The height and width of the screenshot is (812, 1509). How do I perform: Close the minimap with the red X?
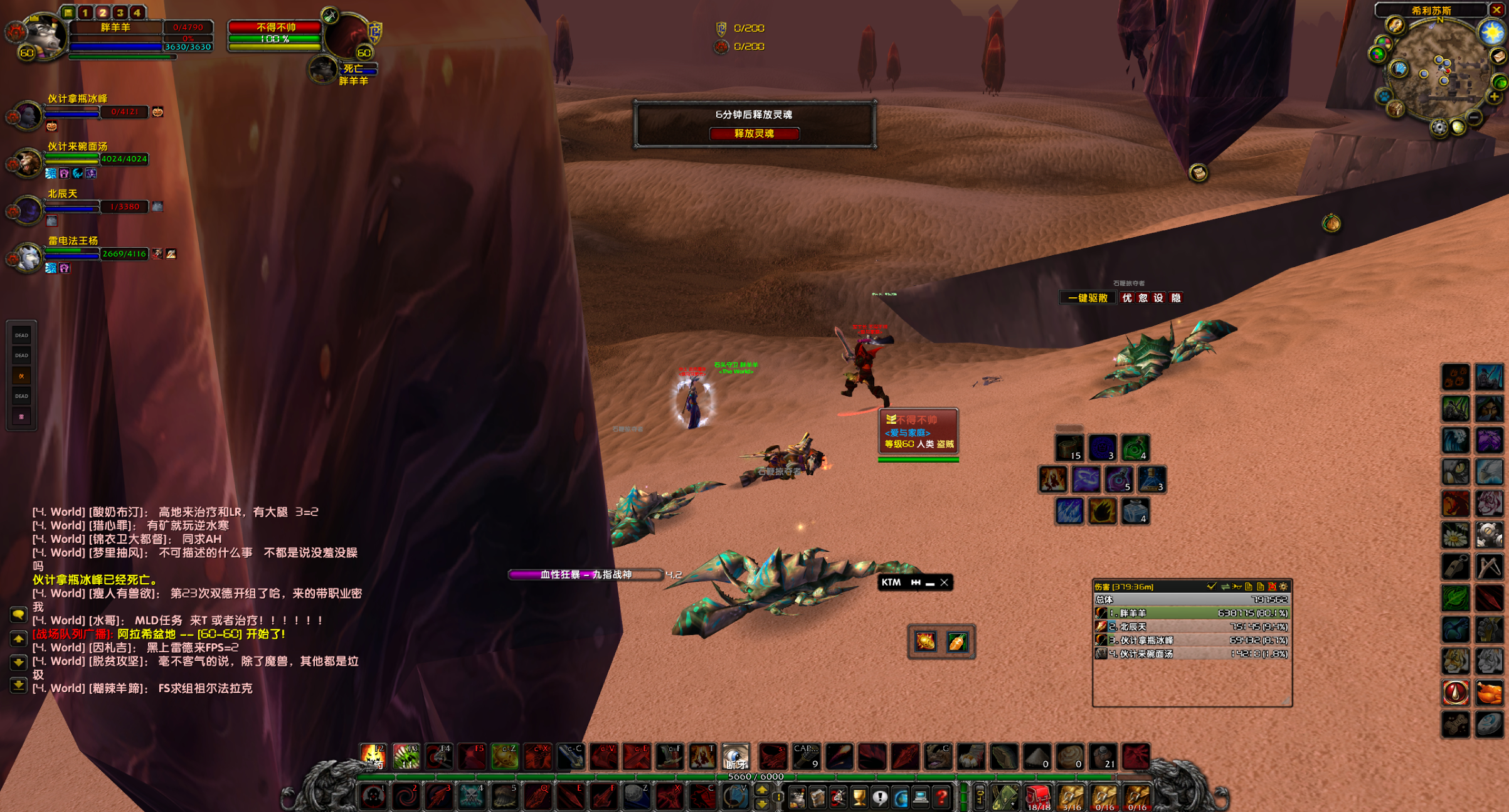coord(1496,10)
